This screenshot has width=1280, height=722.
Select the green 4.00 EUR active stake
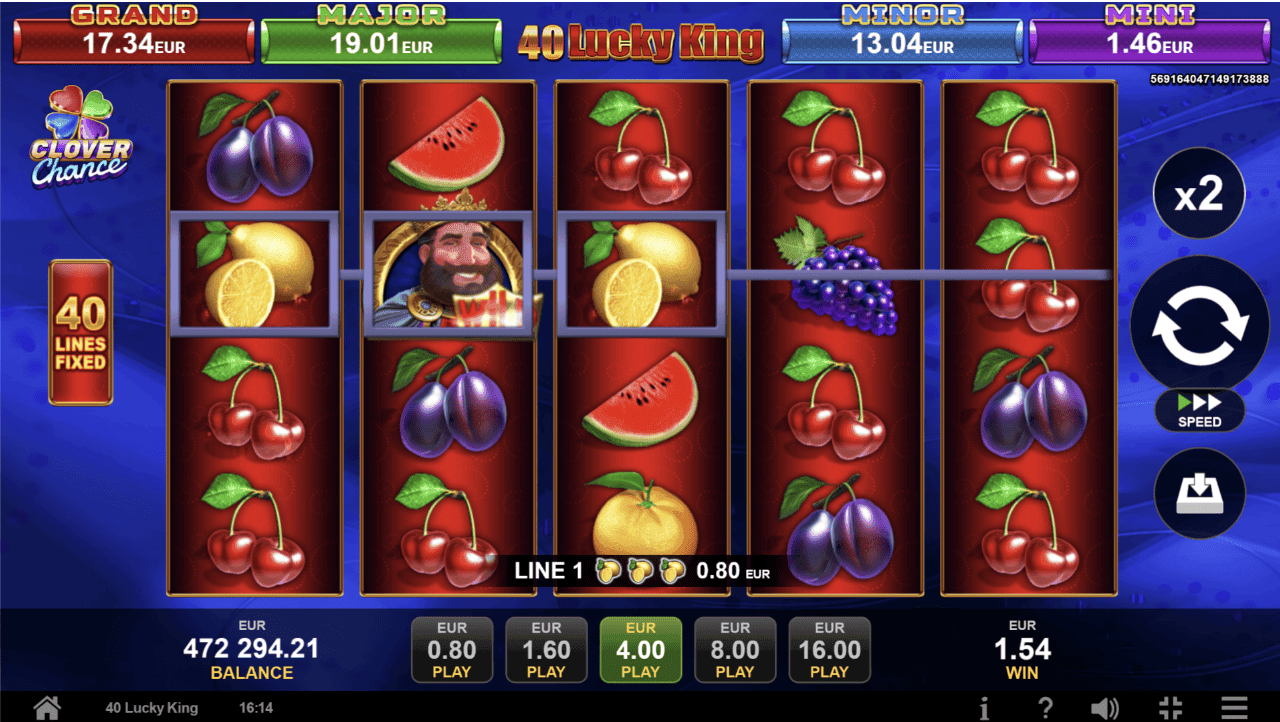(640, 649)
